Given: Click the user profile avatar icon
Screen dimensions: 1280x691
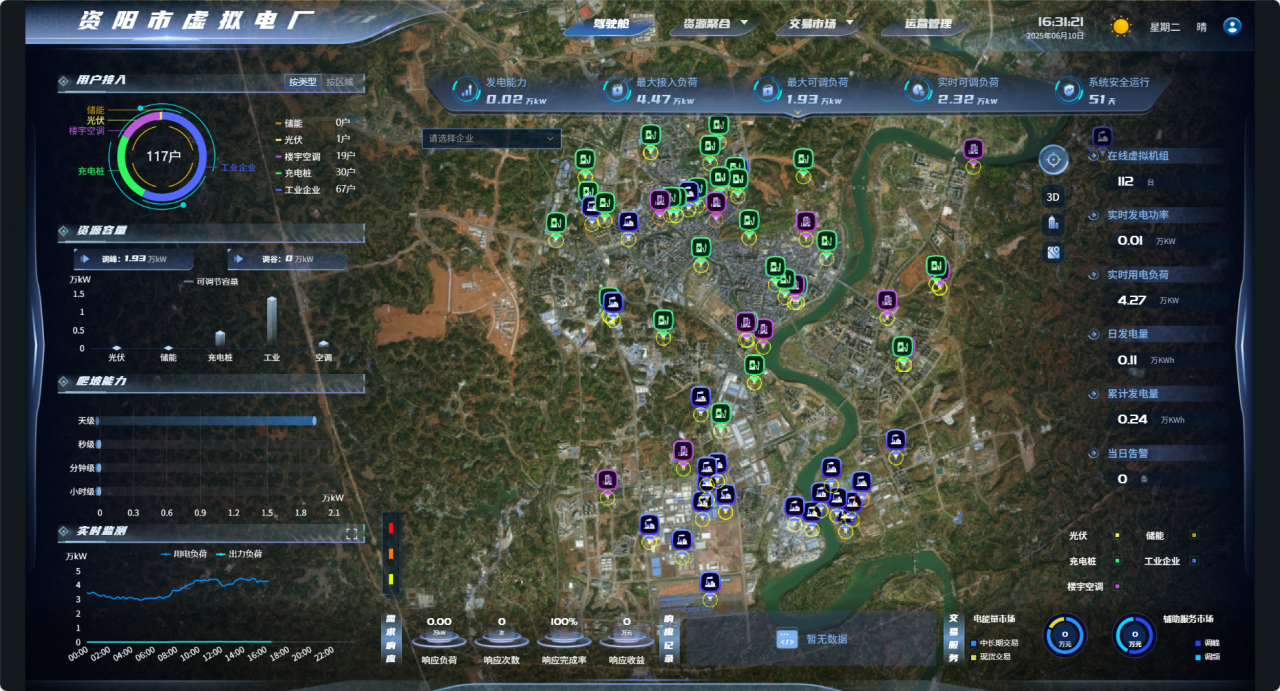Looking at the screenshot, I should [x=1232, y=26].
